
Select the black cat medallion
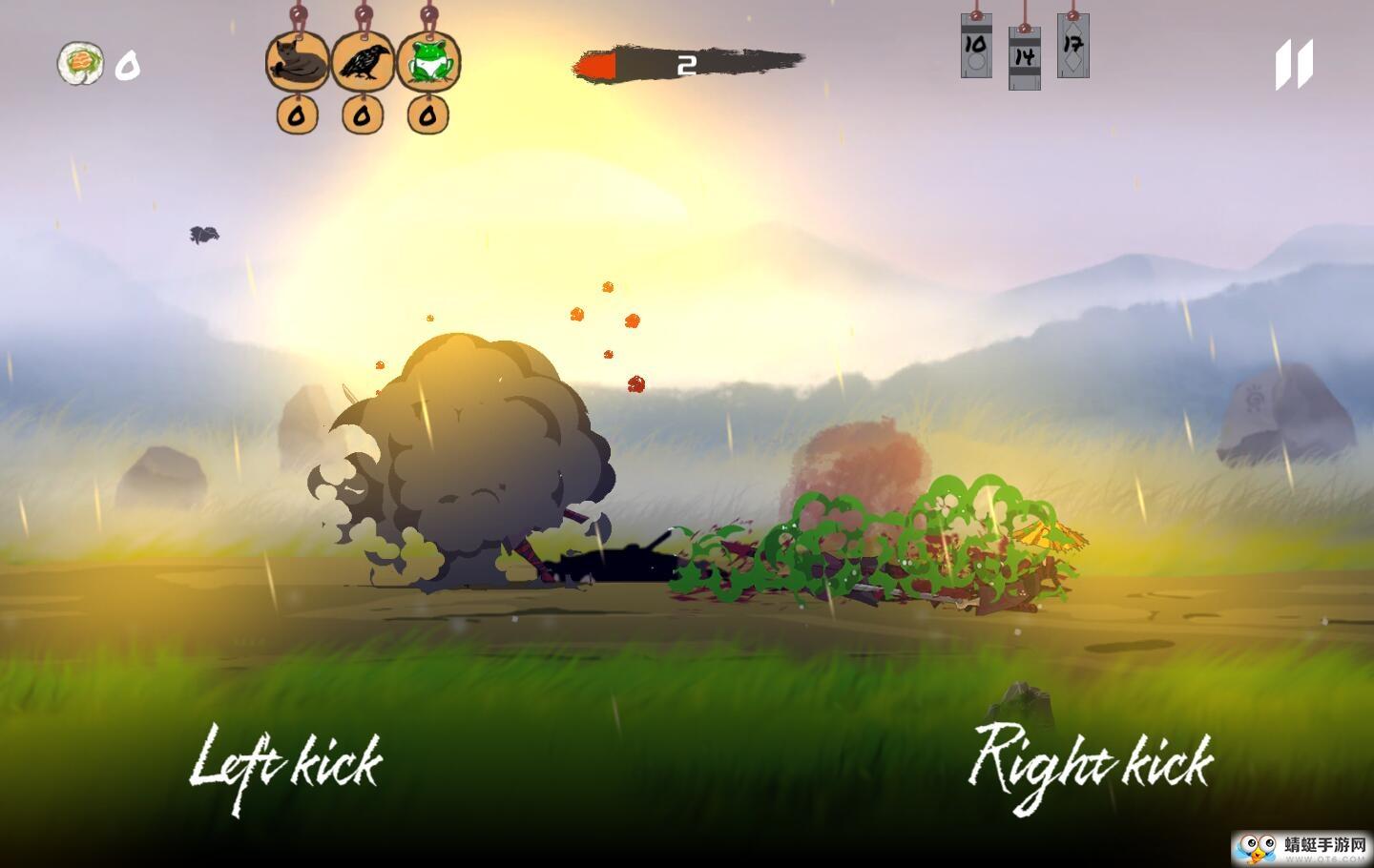(297, 63)
